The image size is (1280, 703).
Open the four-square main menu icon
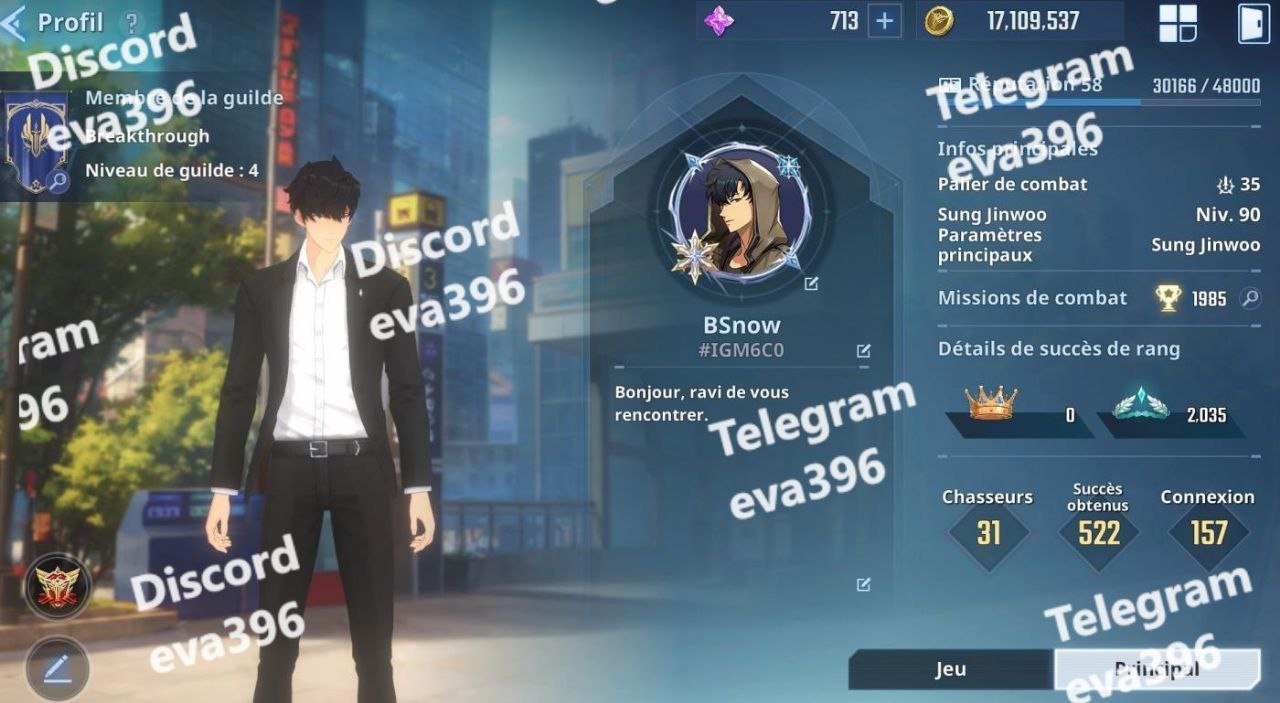tap(1178, 23)
